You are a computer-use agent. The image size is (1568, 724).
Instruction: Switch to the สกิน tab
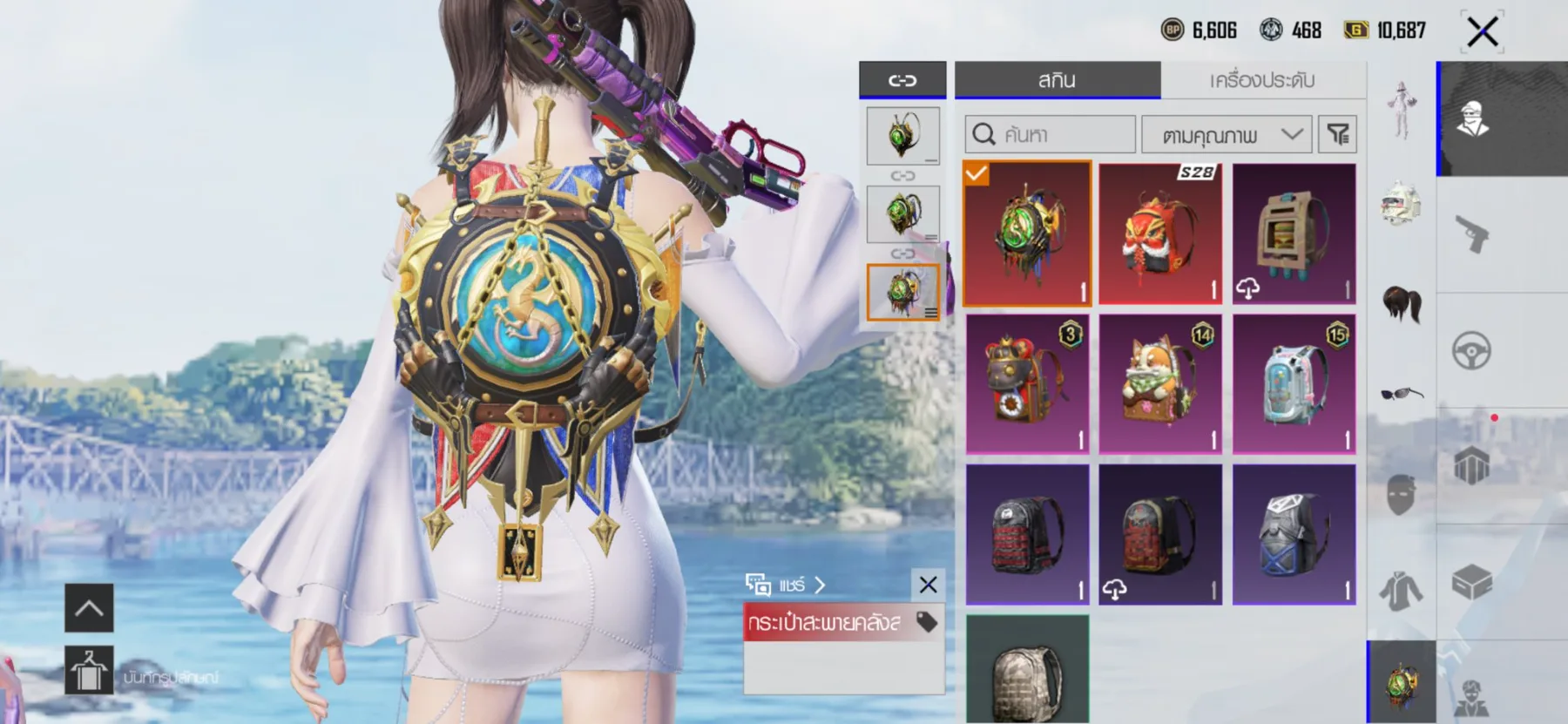coord(1057,80)
